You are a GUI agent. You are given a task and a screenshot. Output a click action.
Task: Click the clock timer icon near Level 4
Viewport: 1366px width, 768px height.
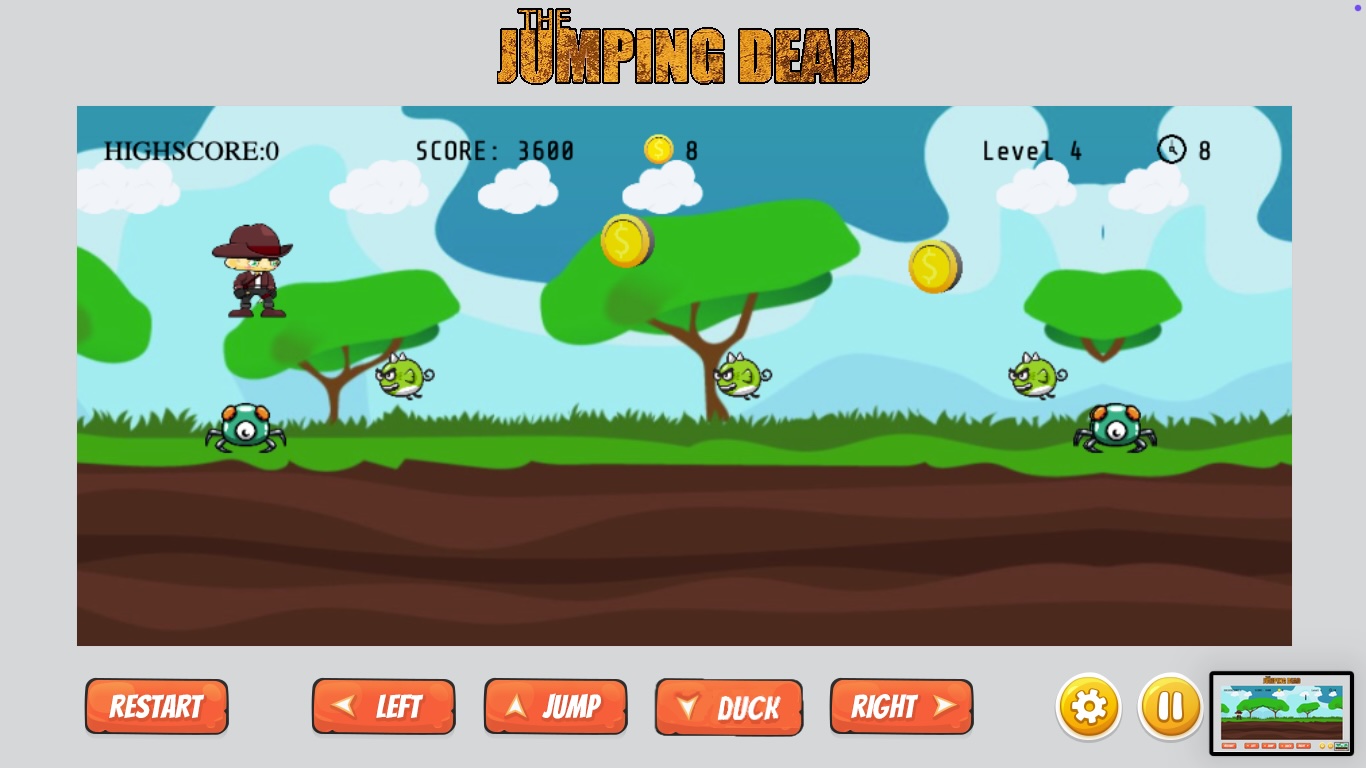[1170, 150]
